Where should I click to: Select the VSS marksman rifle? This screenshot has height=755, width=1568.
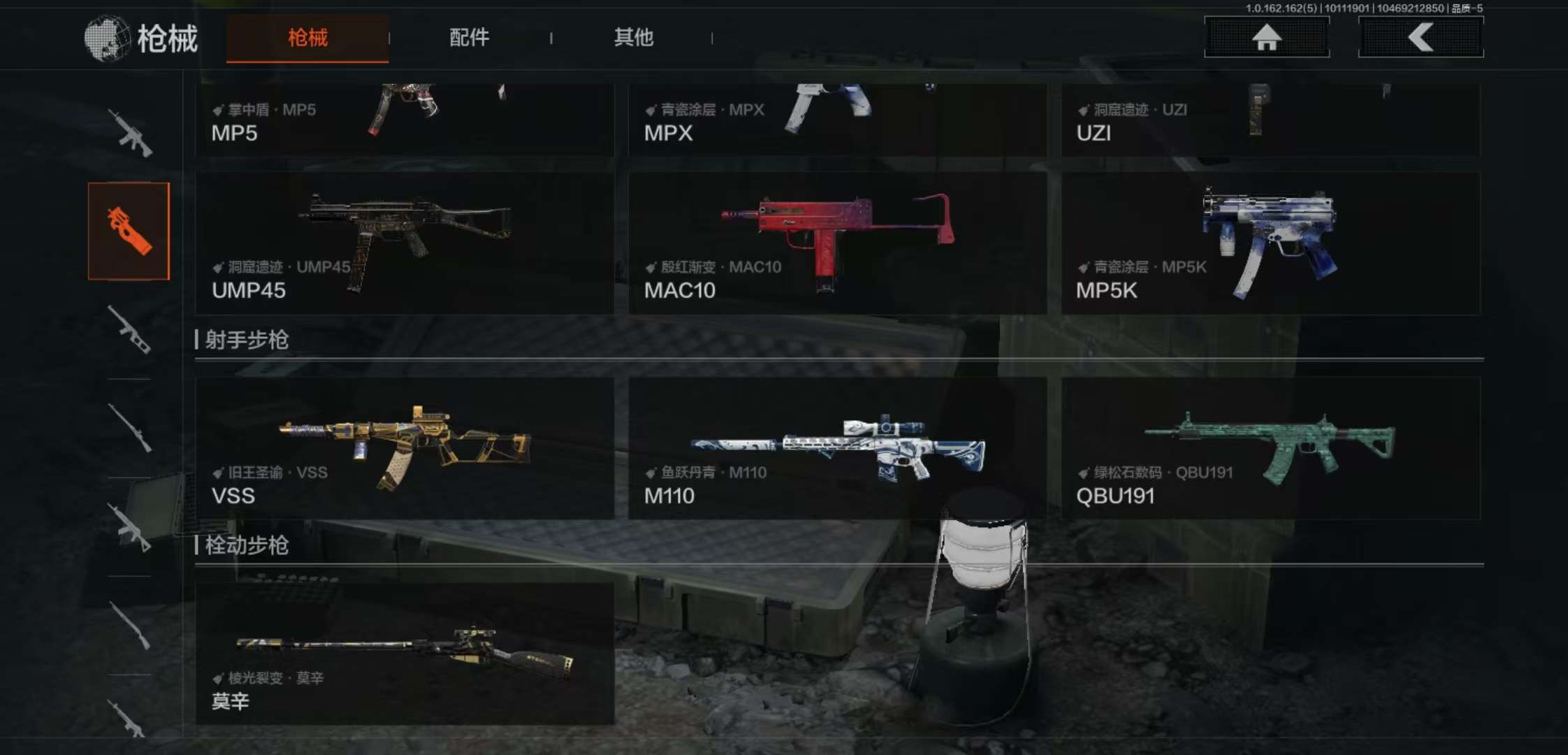(405, 449)
